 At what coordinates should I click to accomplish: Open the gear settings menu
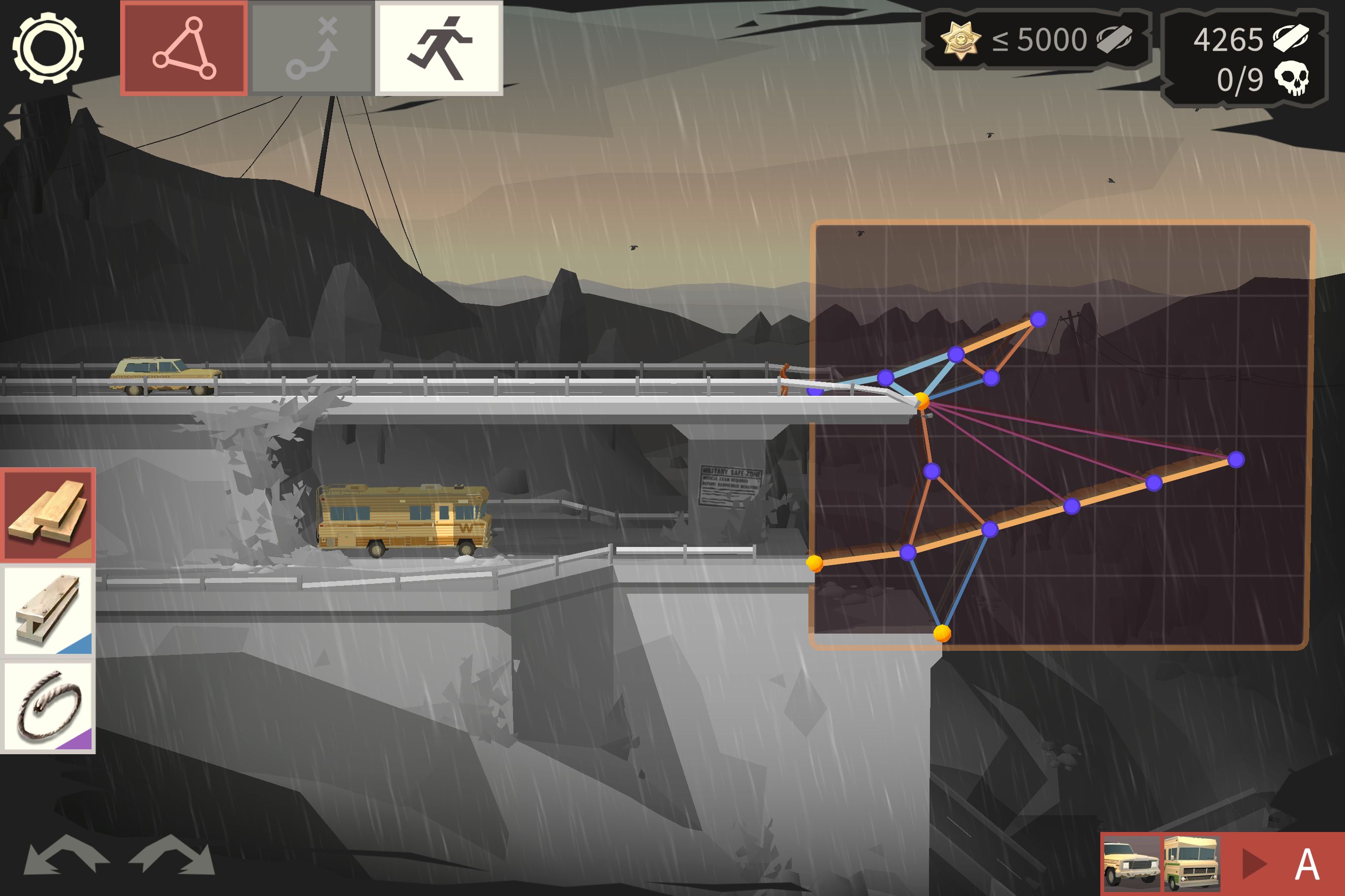click(x=48, y=48)
